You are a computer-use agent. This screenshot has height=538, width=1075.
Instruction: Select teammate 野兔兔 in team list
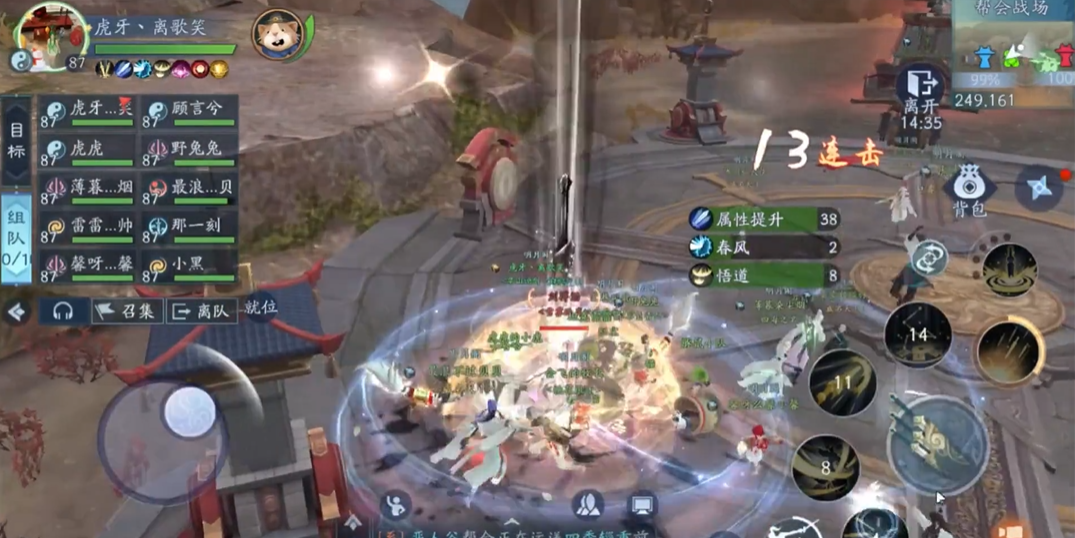(x=189, y=151)
